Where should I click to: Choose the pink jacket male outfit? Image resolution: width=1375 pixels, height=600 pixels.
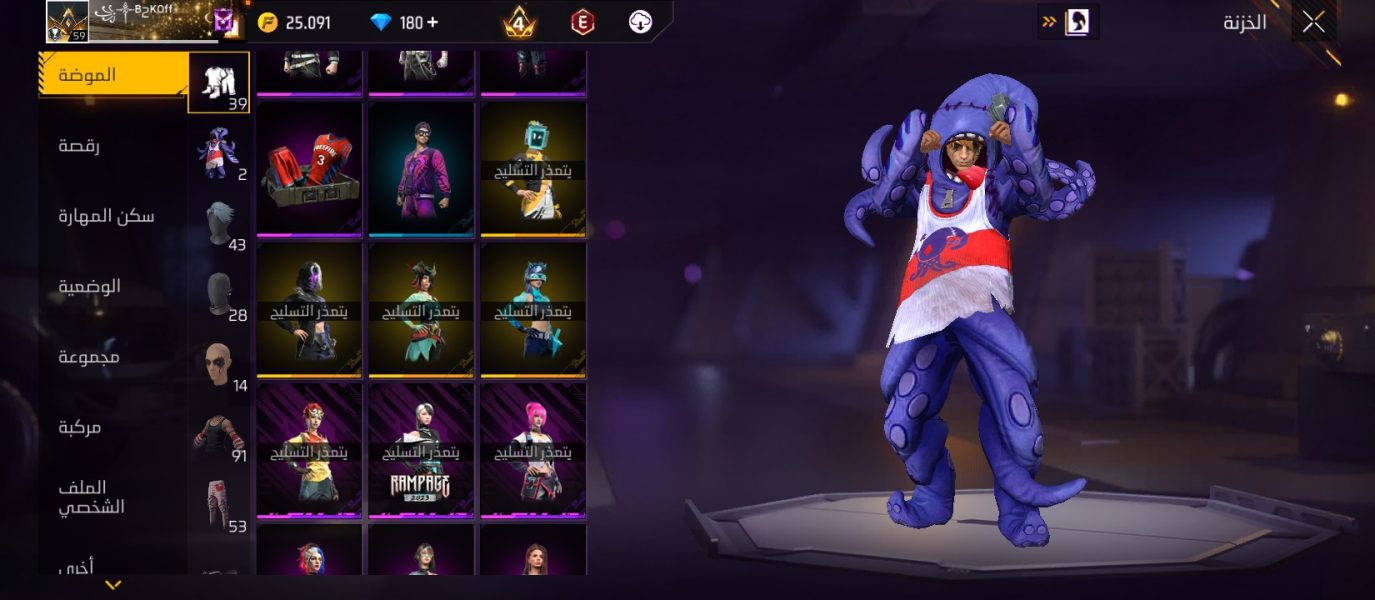coord(421,169)
